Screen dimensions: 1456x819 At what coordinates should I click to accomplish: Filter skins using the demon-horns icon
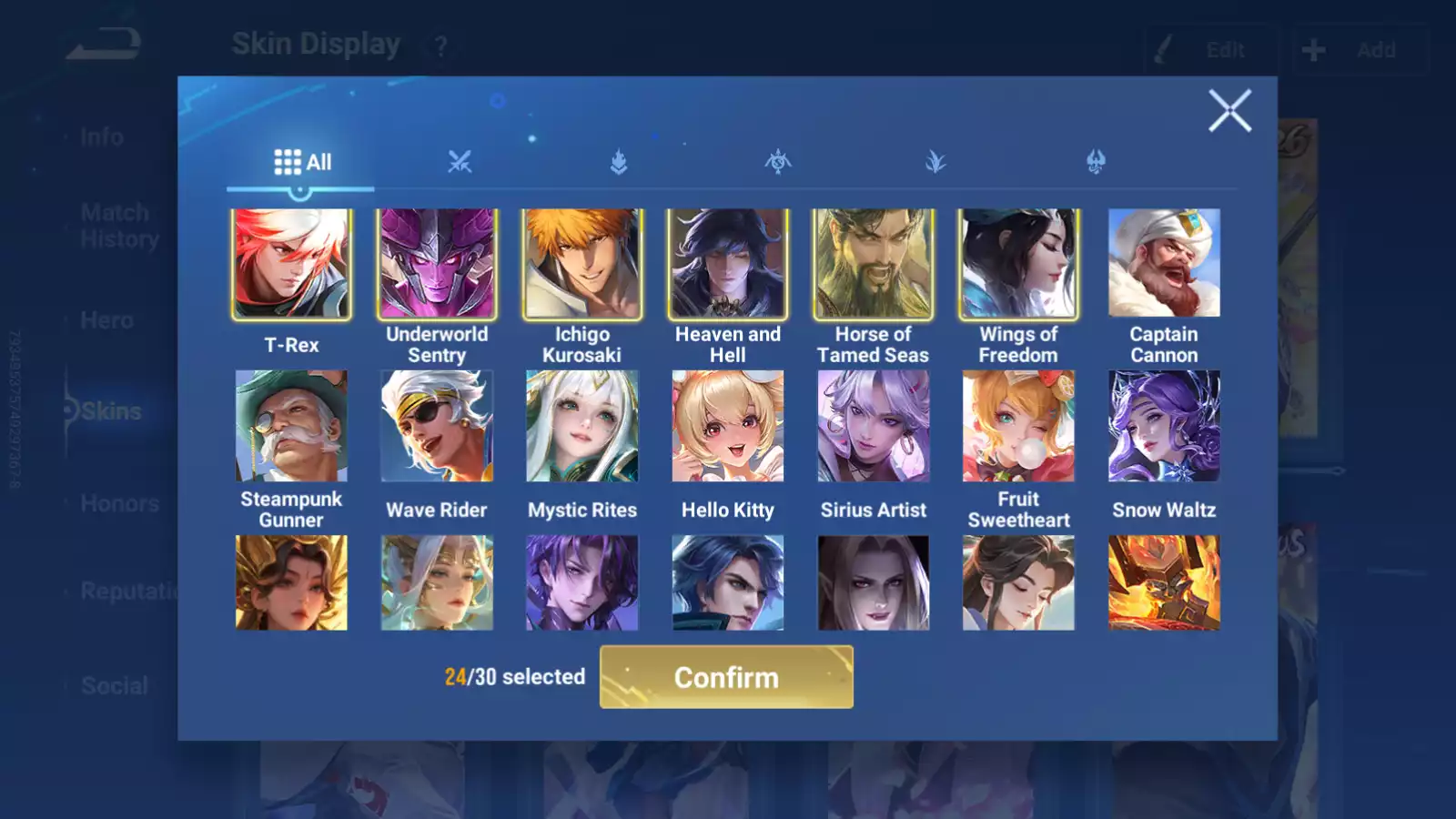(x=1096, y=163)
